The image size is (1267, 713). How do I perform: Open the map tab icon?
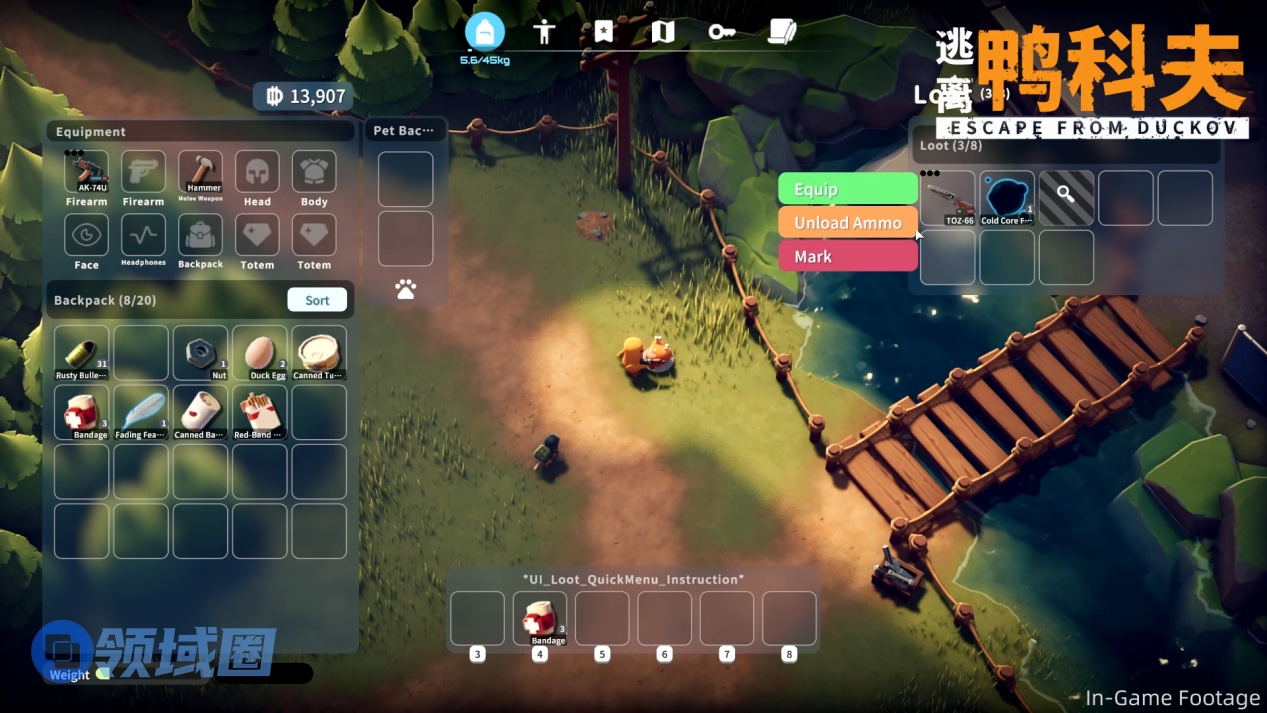click(663, 32)
